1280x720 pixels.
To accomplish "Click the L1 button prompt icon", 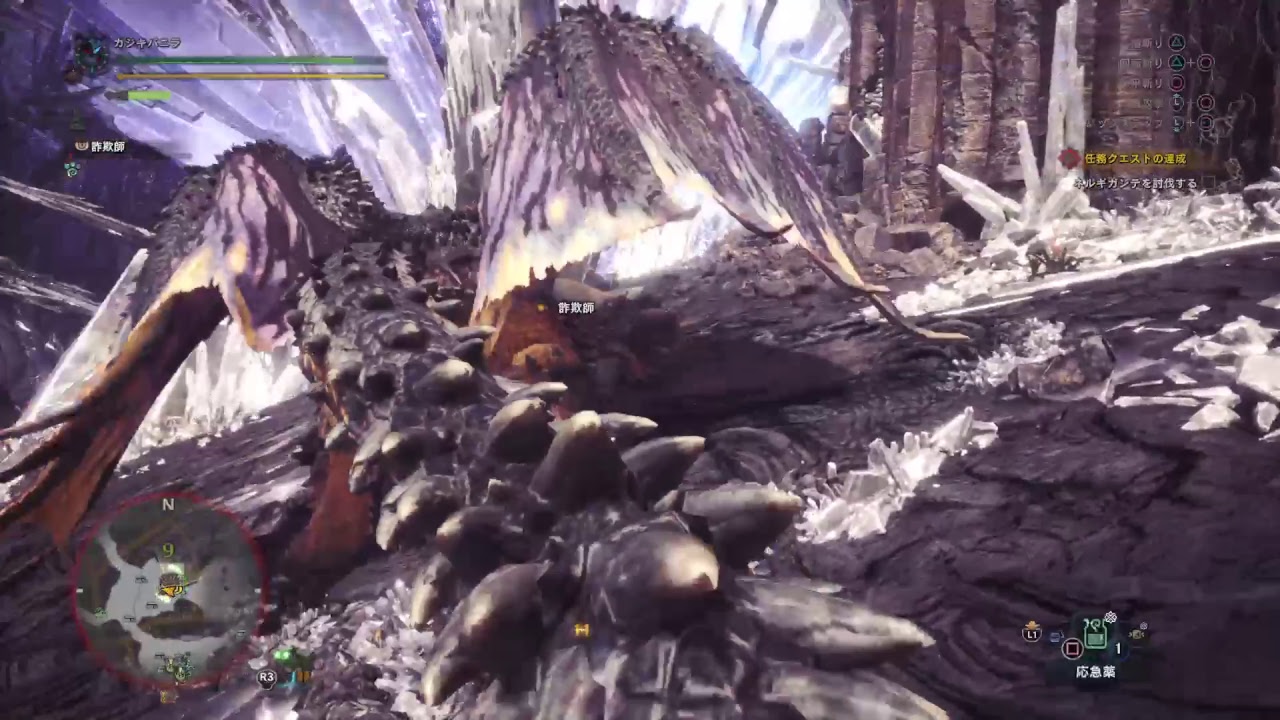I will [1033, 633].
